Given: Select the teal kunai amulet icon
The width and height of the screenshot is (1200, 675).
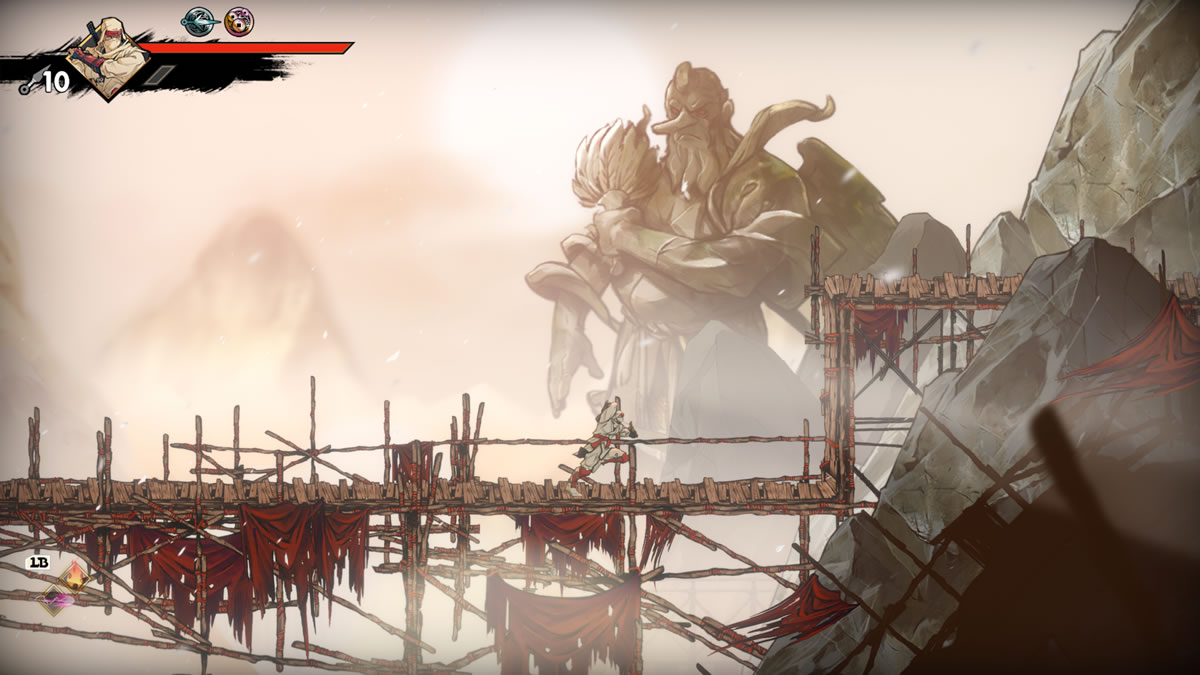Looking at the screenshot, I should [197, 21].
